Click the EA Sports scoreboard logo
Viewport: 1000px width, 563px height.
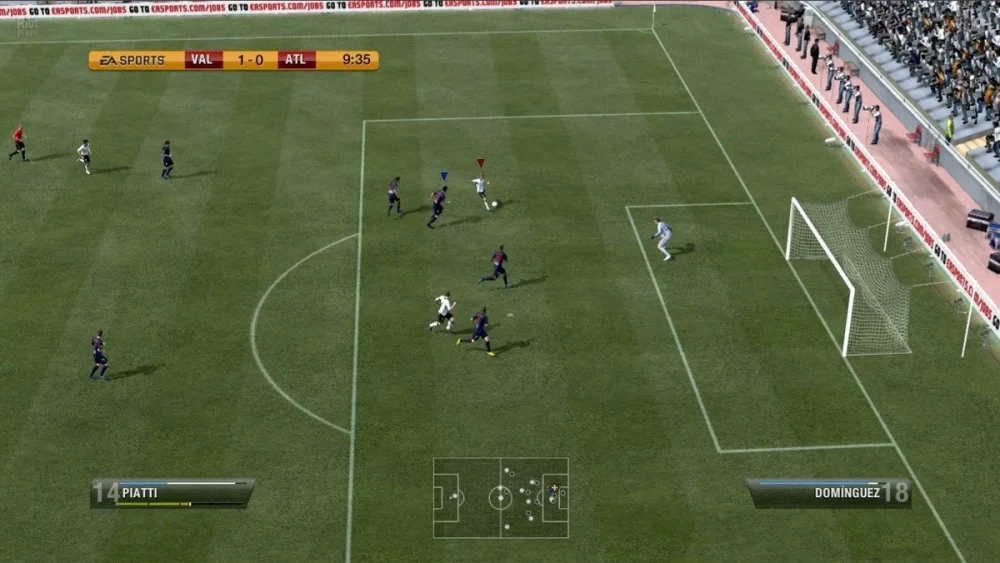coord(132,60)
